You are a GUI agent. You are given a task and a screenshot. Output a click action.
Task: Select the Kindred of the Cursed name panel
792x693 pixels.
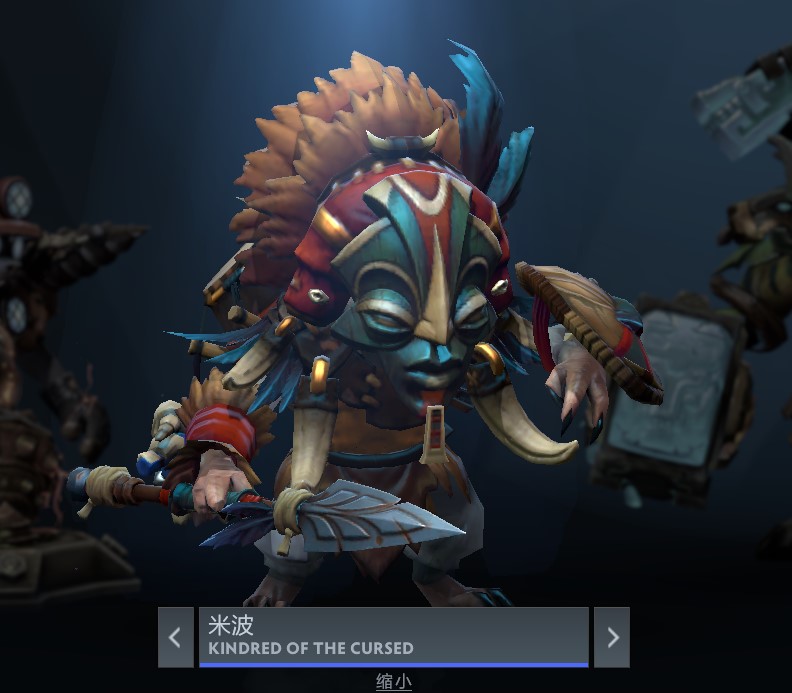click(393, 636)
